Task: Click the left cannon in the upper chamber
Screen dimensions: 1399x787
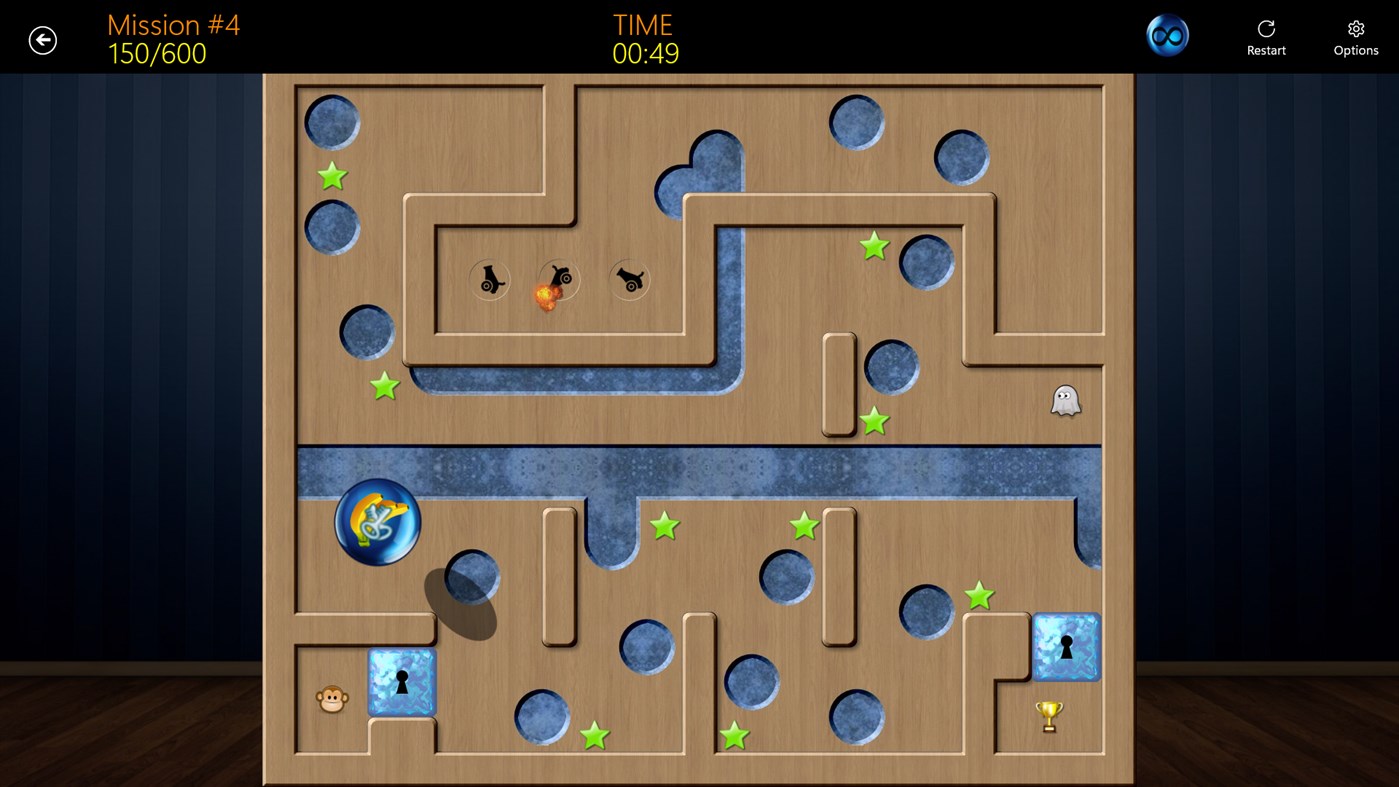Action: click(489, 279)
